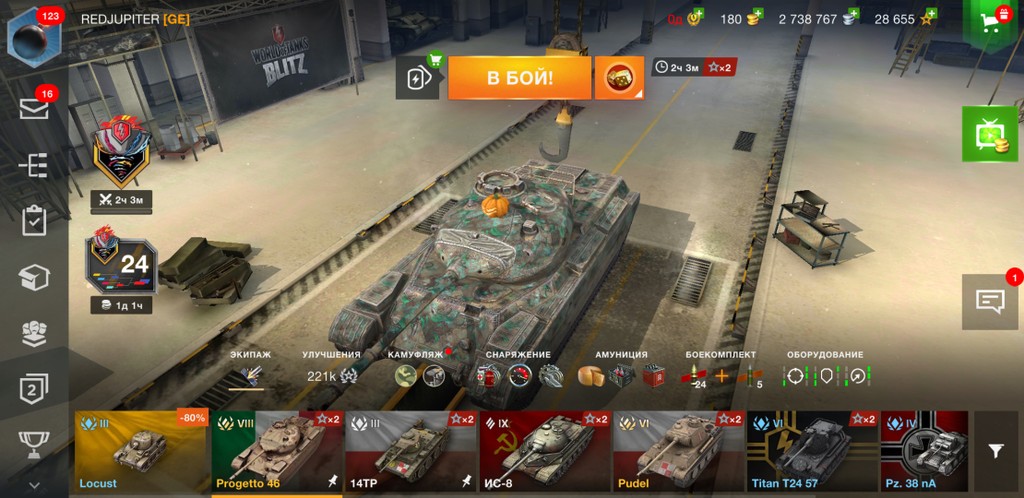Open the shop cart button
The width and height of the screenshot is (1024, 498).
(x=992, y=24)
